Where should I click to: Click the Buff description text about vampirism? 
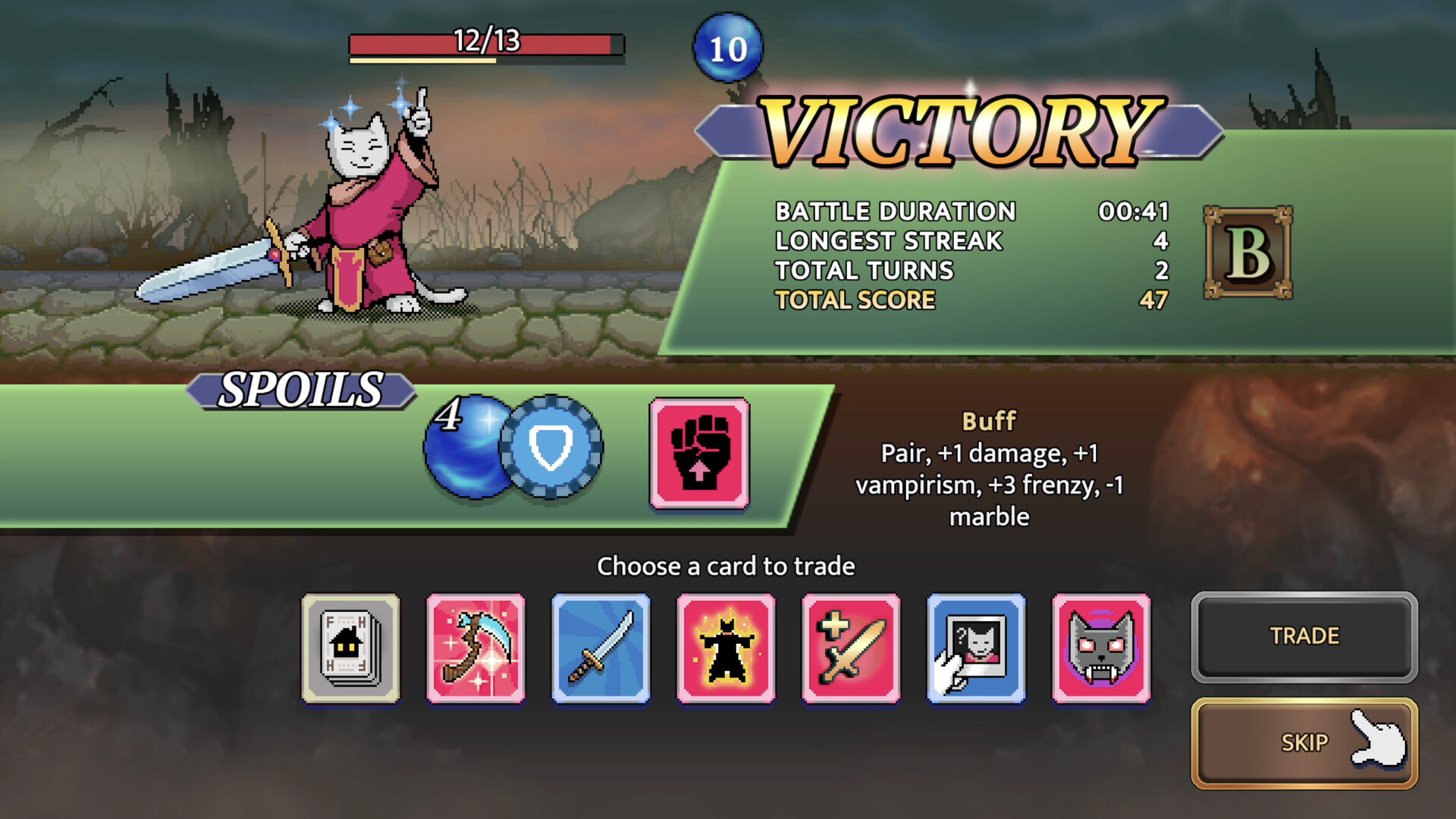(986, 485)
